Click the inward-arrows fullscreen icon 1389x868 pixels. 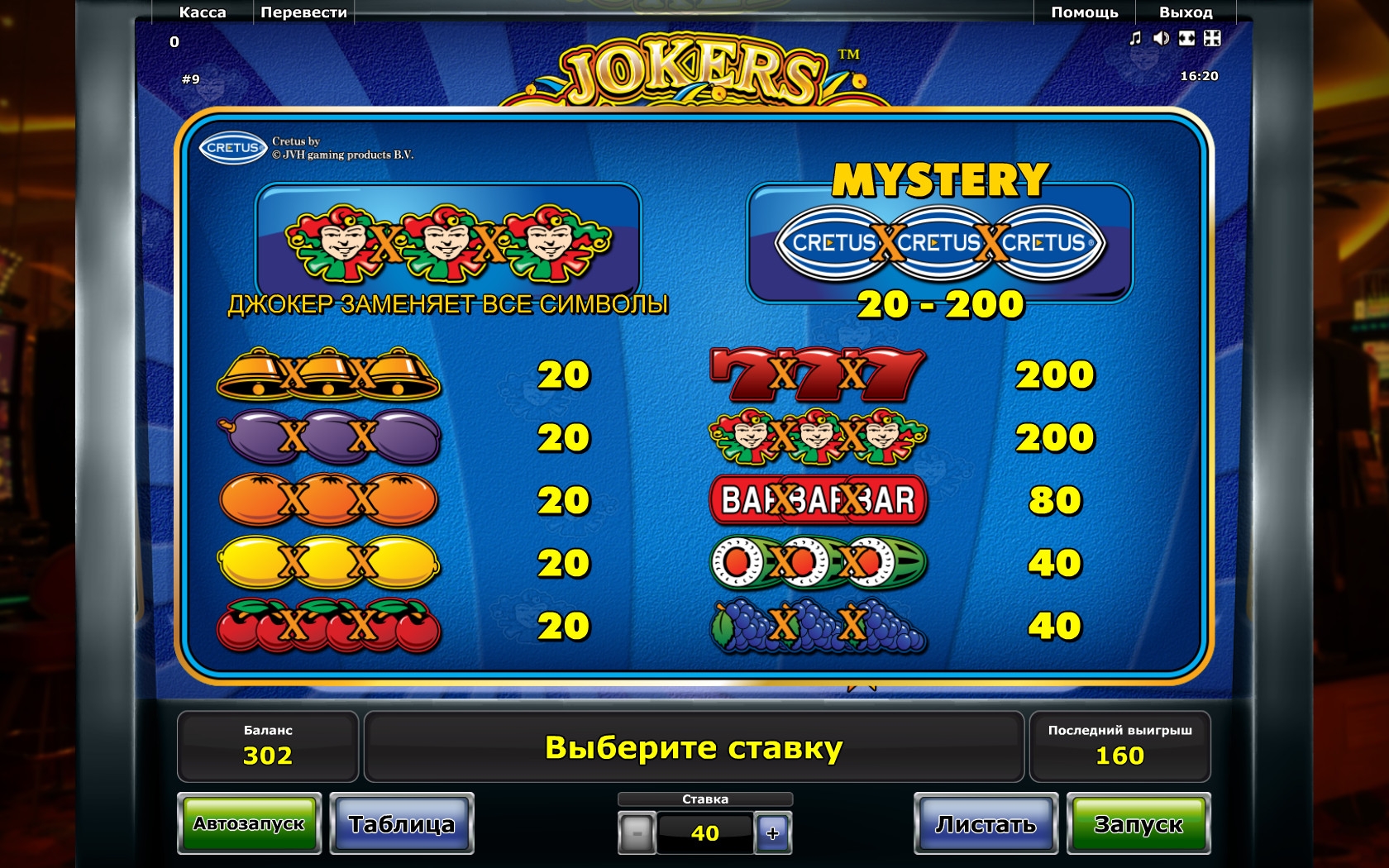point(1212,38)
